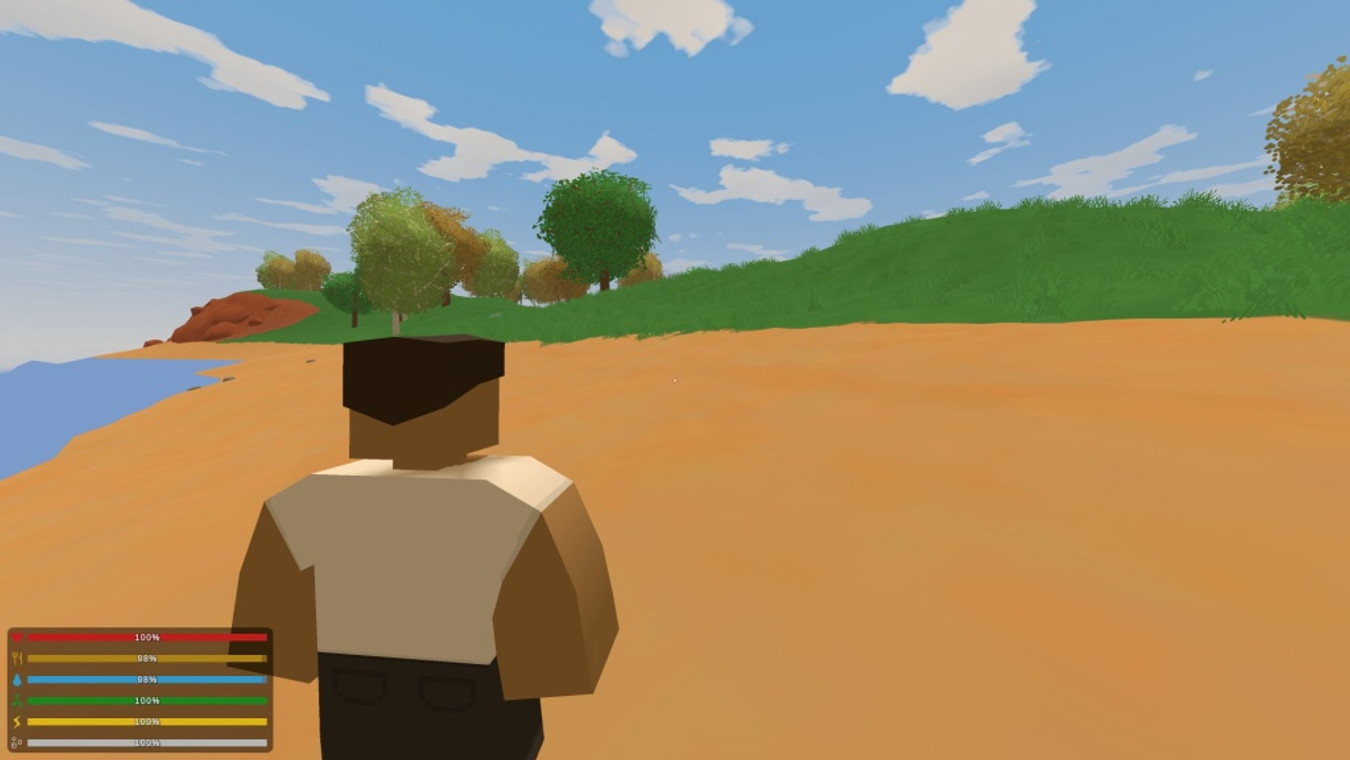1350x760 pixels.
Task: Click the oxygen bubbles icon
Action: [x=18, y=742]
